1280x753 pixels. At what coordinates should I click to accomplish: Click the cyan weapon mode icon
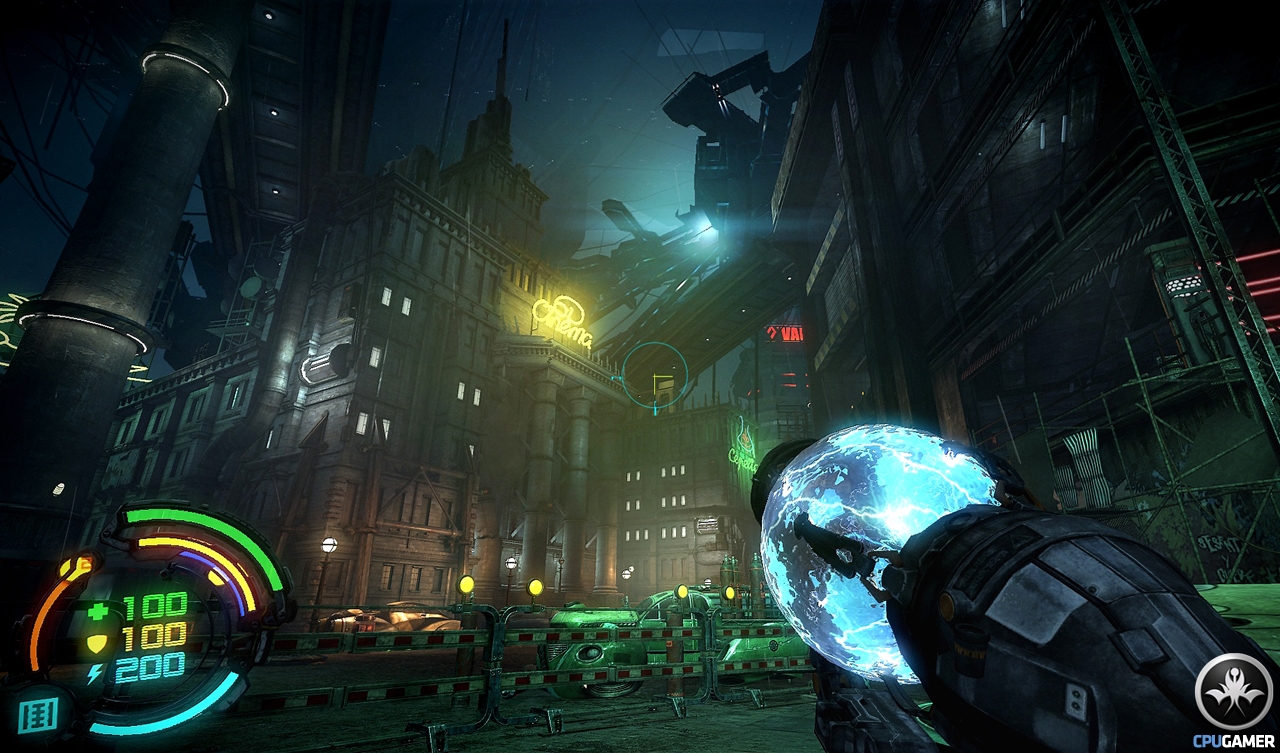click(39, 713)
